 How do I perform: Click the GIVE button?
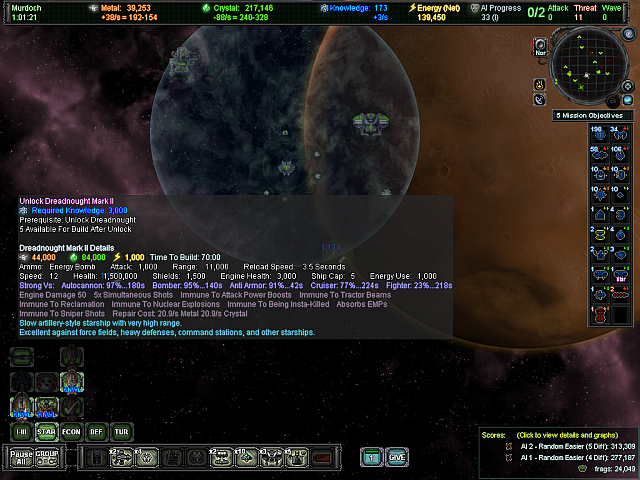point(397,457)
